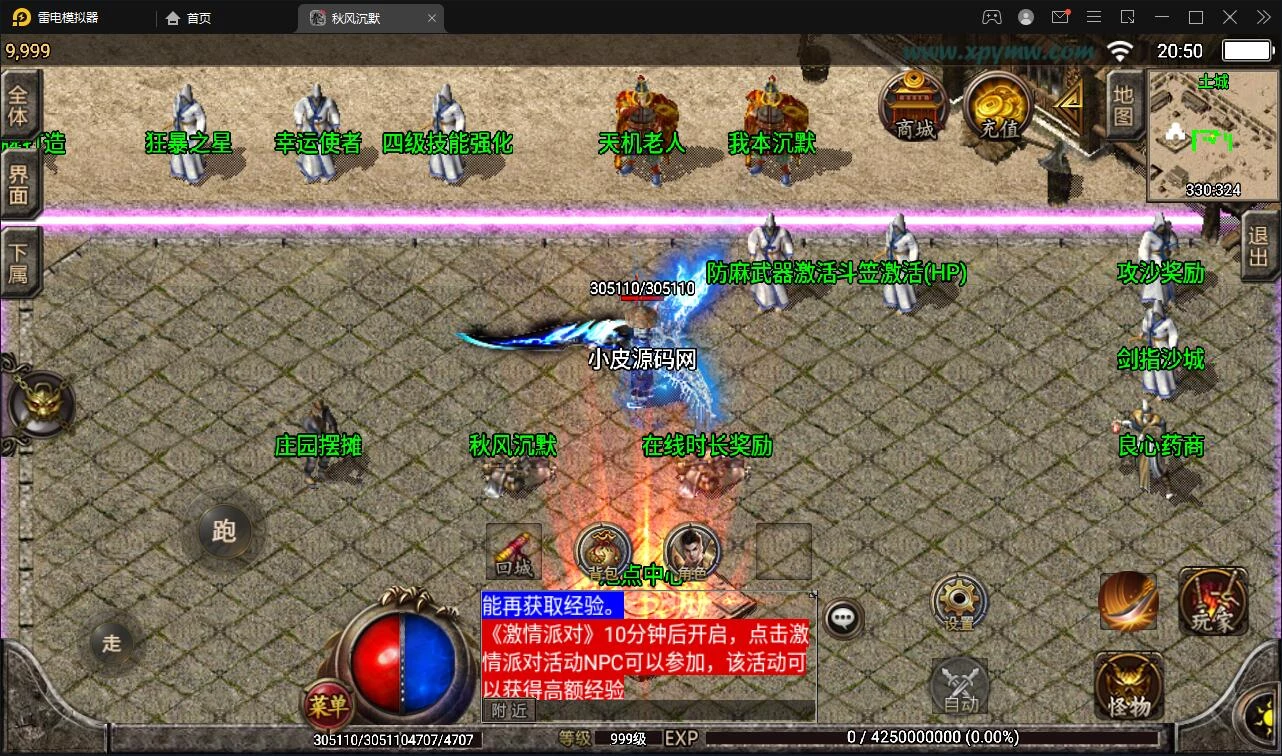The image size is (1282, 756).
Task: Click the 地图 map button
Action: tap(1123, 106)
